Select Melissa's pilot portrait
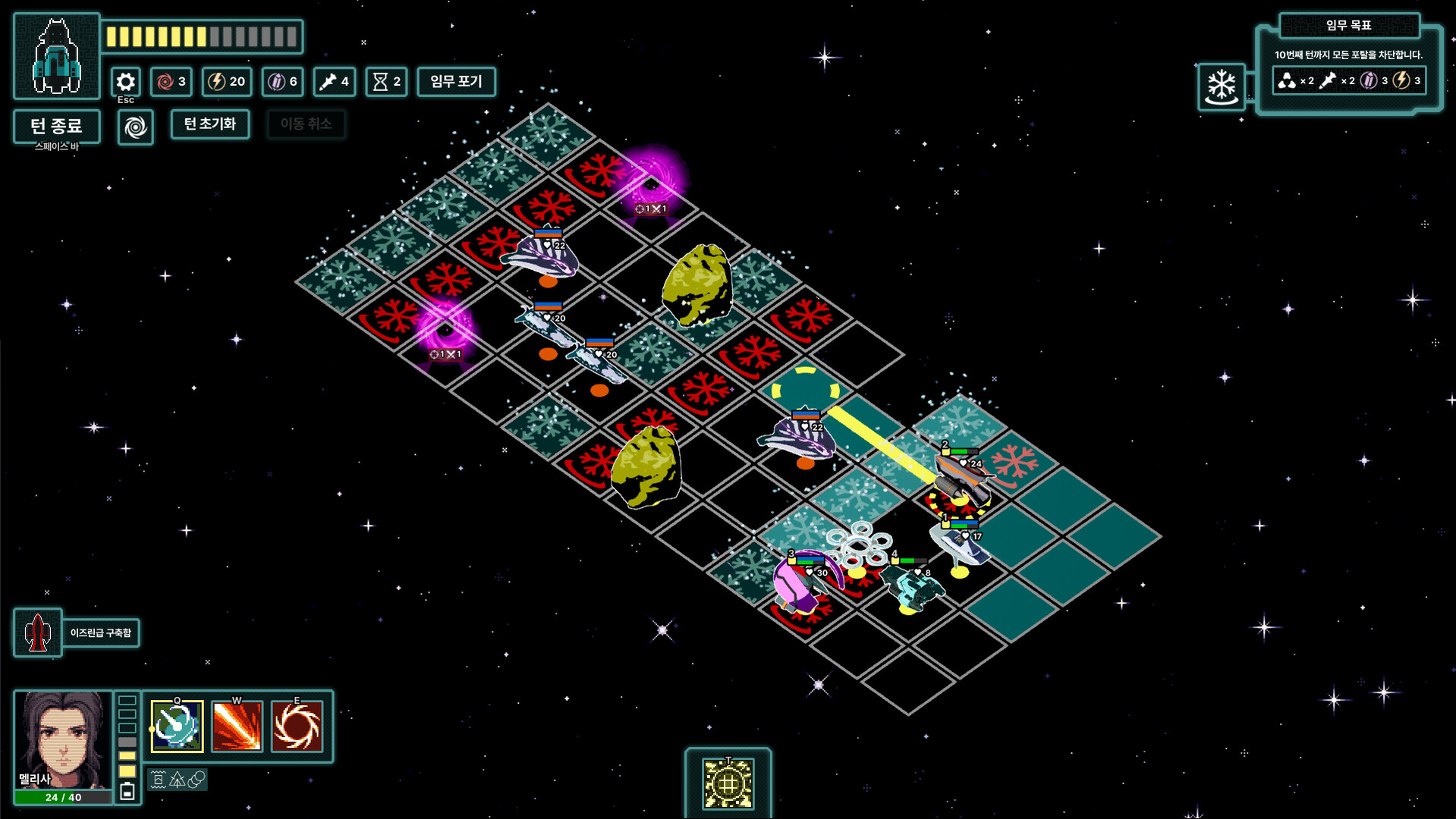This screenshot has width=1456, height=819. tap(63, 739)
